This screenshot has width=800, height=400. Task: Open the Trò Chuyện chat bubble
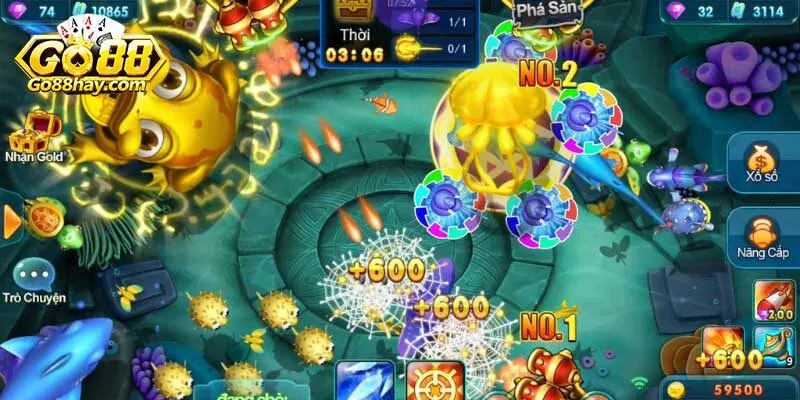(33, 276)
